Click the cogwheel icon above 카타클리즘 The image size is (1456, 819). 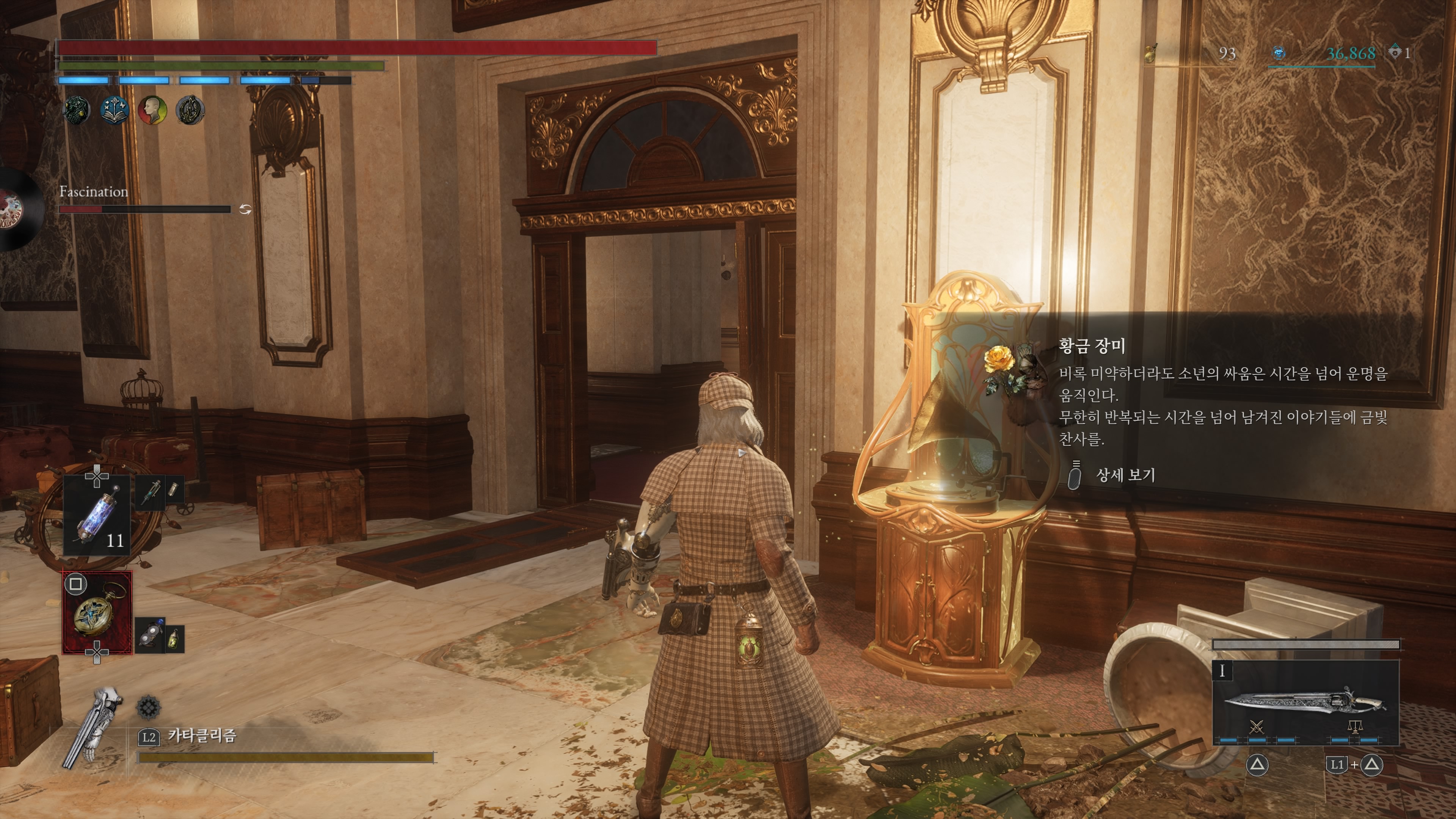[x=149, y=707]
